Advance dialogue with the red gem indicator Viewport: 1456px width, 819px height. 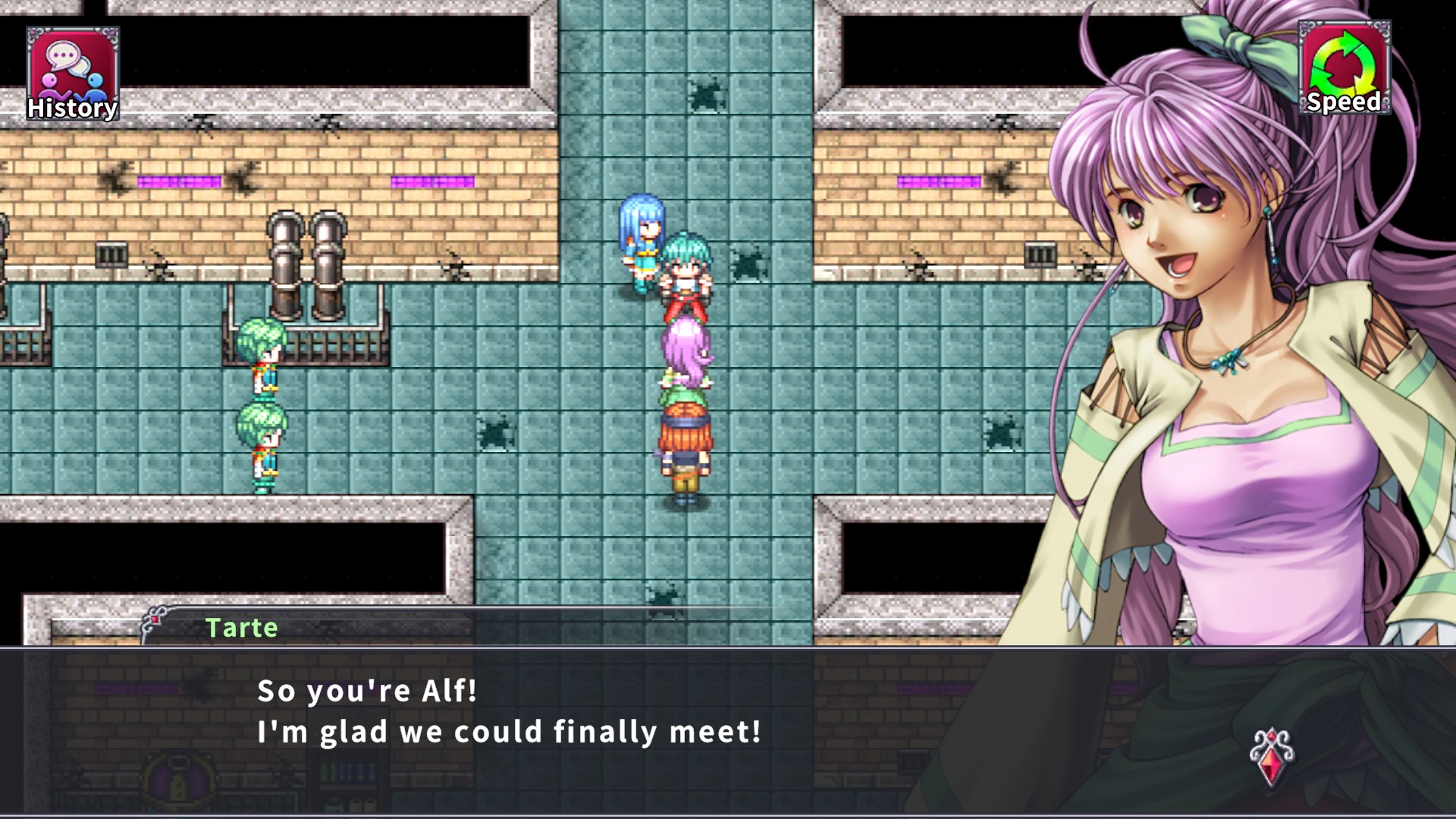[1272, 756]
